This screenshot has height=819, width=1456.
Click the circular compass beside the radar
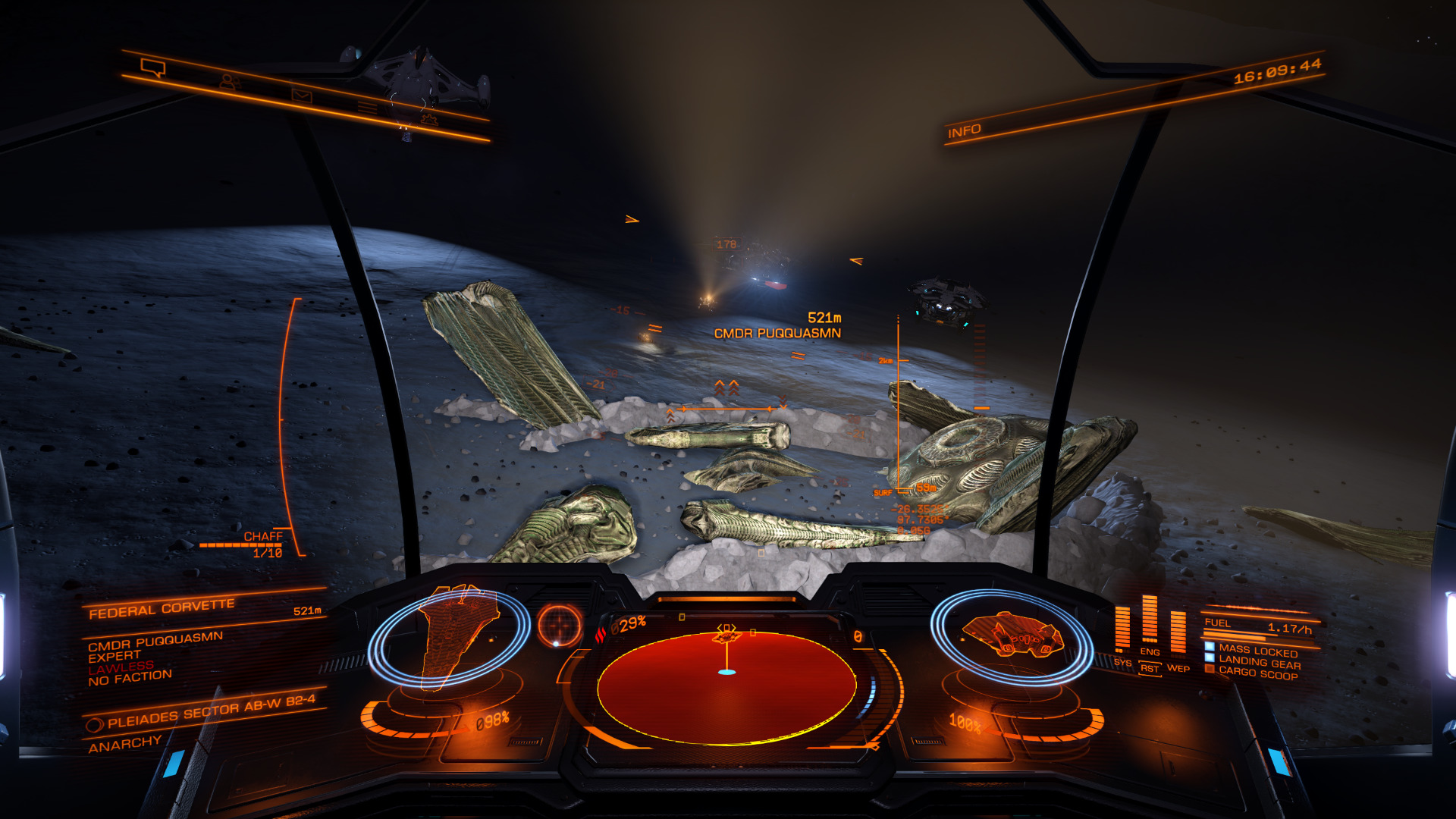tap(560, 625)
